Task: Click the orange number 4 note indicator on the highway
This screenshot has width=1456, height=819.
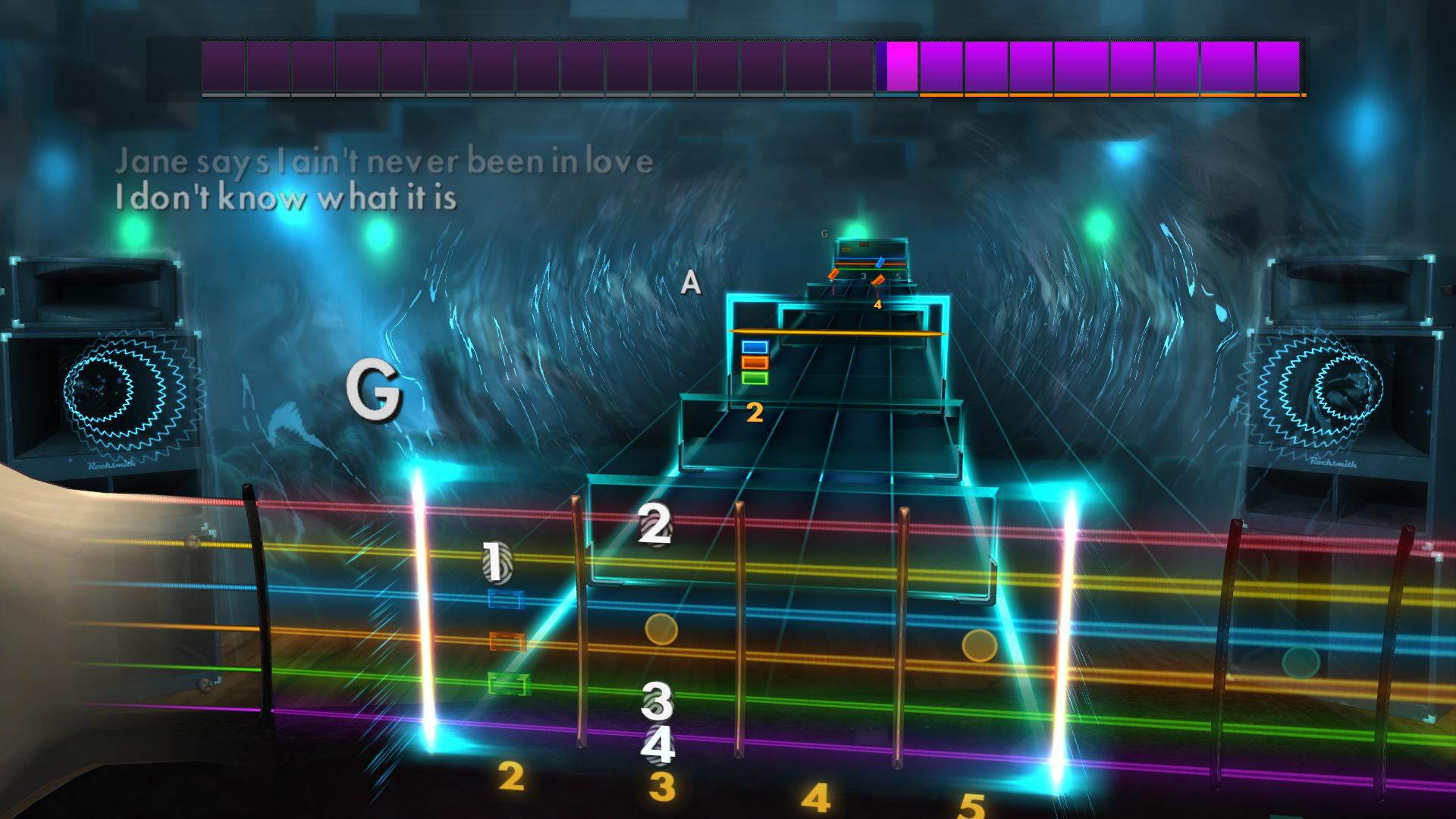Action: pyautogui.click(x=877, y=304)
